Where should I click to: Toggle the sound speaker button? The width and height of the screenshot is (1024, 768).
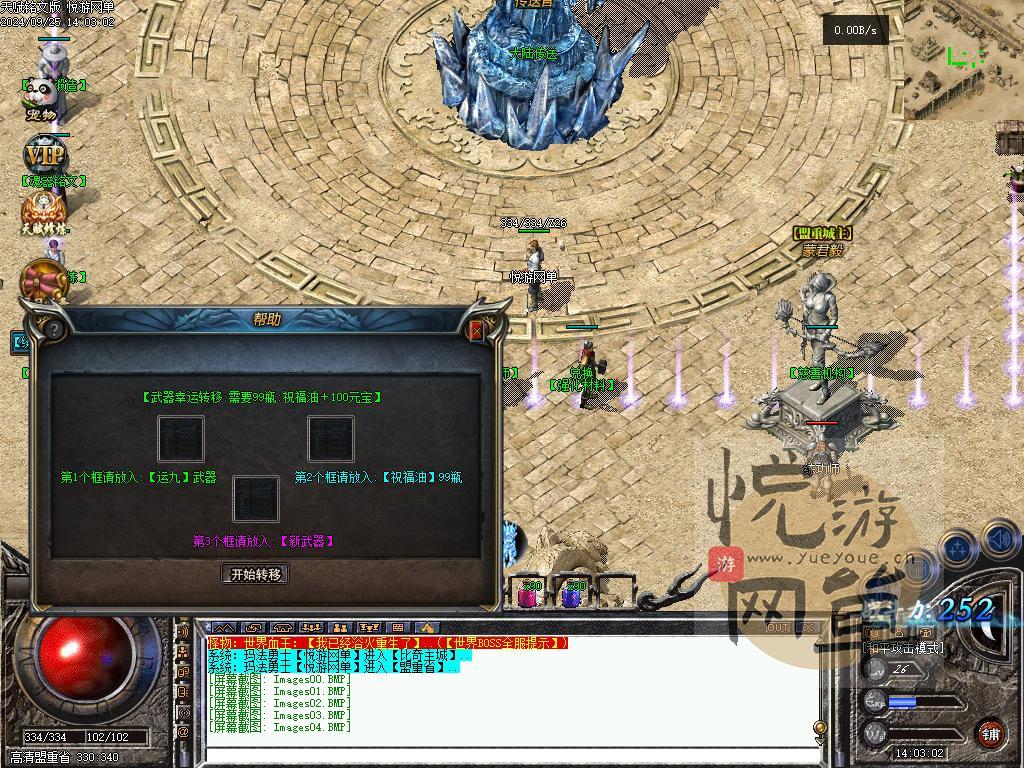[1002, 541]
